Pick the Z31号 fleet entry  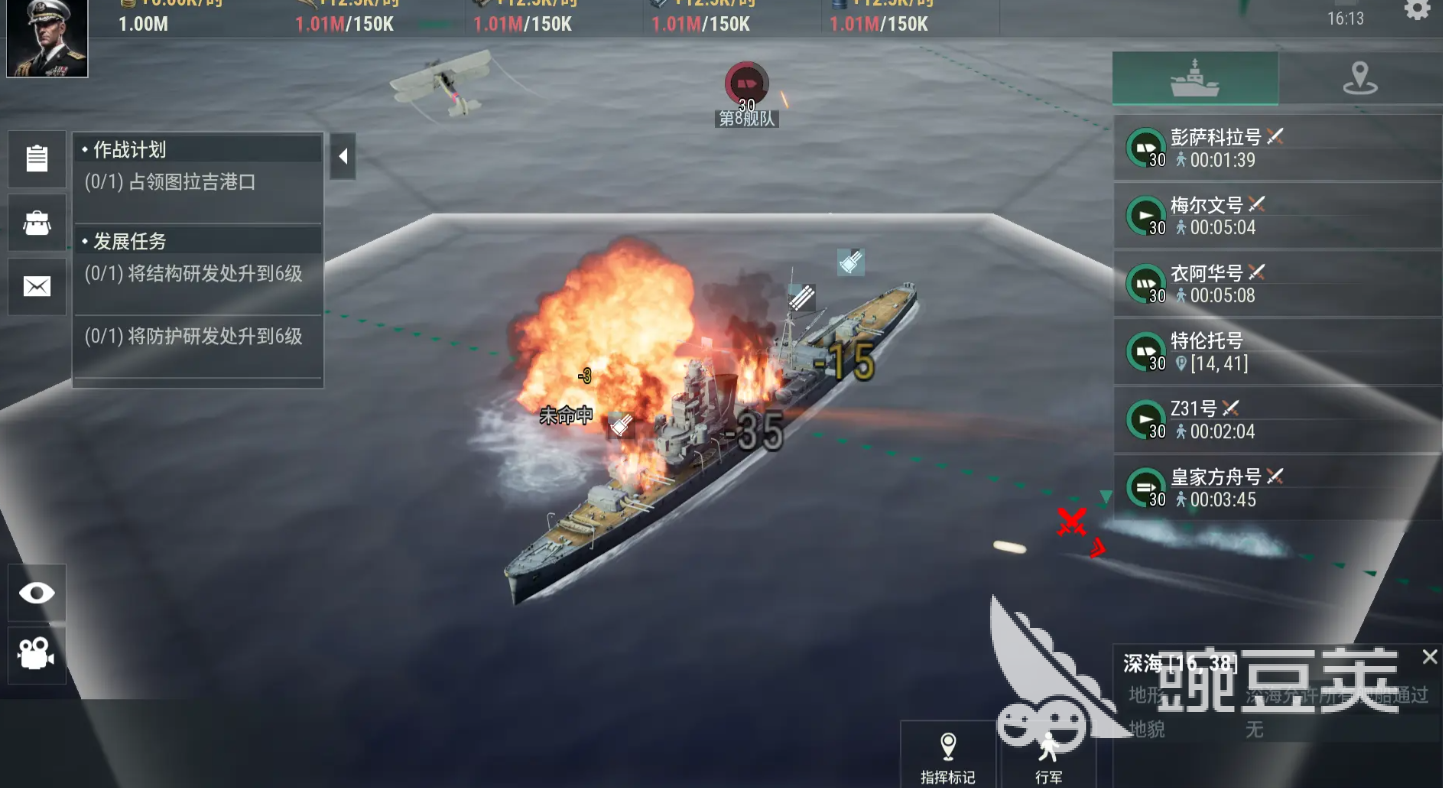point(1277,420)
